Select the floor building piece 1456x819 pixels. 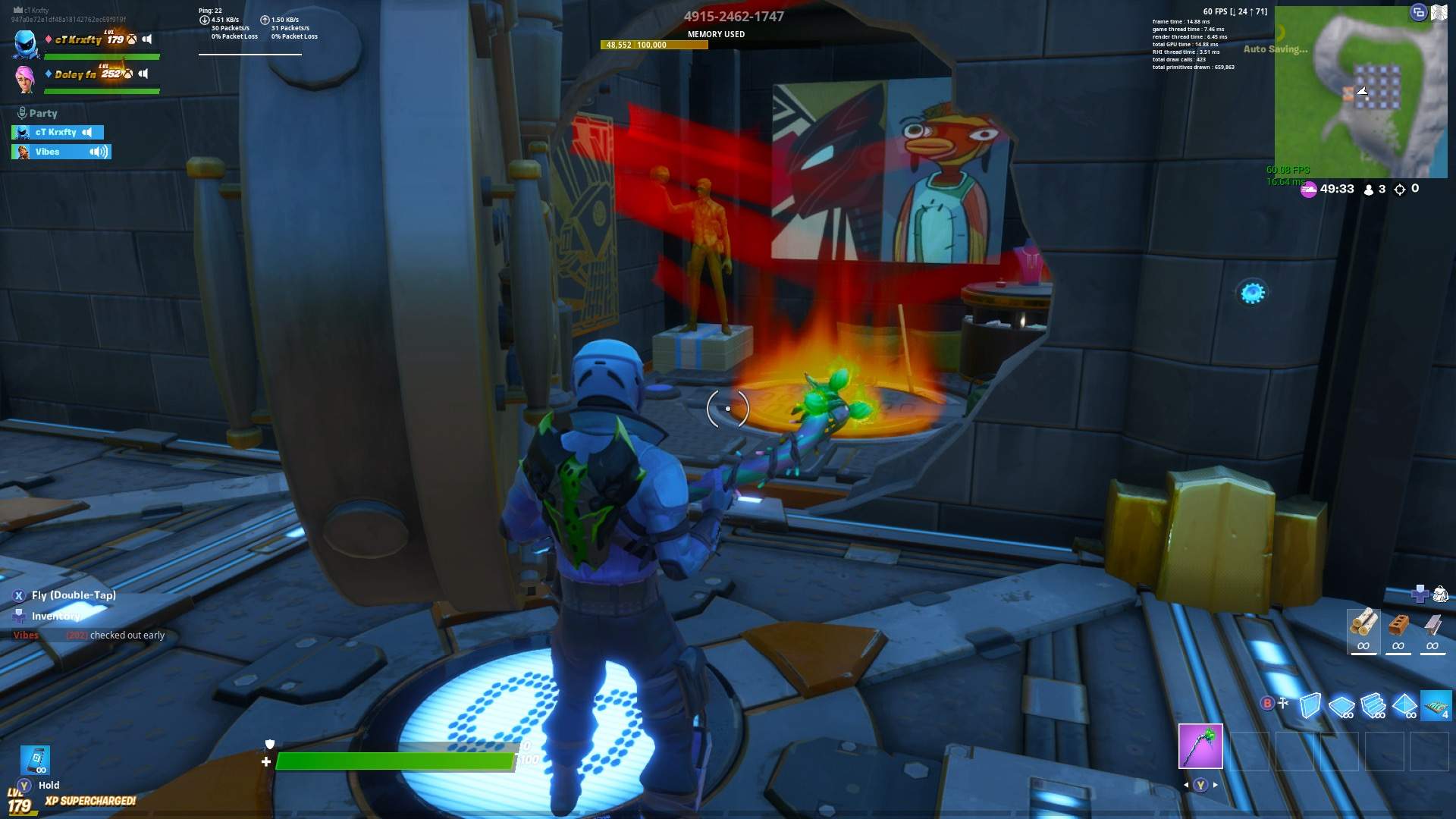tap(1341, 705)
